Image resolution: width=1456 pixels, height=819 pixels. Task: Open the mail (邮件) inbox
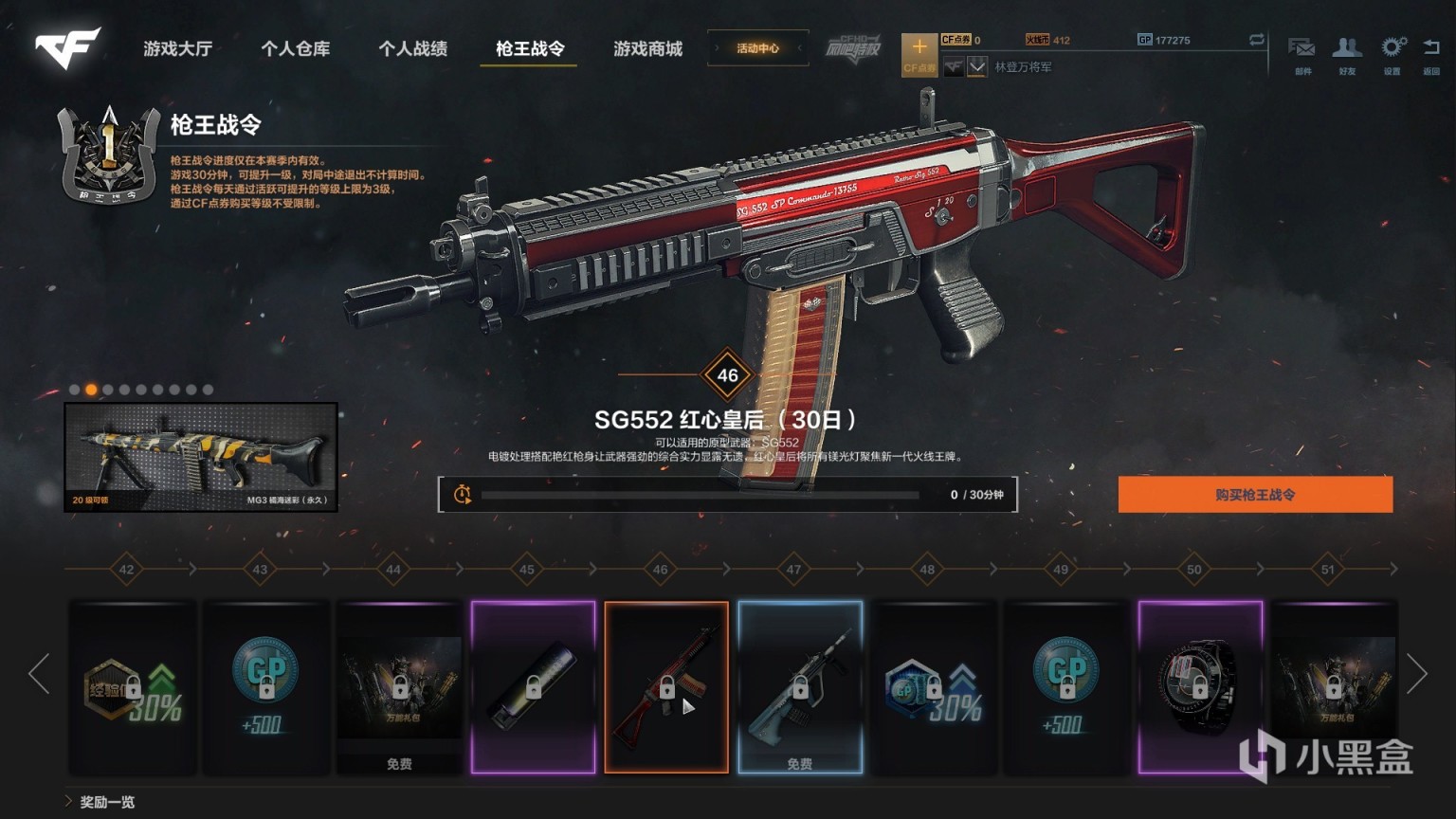(1302, 53)
